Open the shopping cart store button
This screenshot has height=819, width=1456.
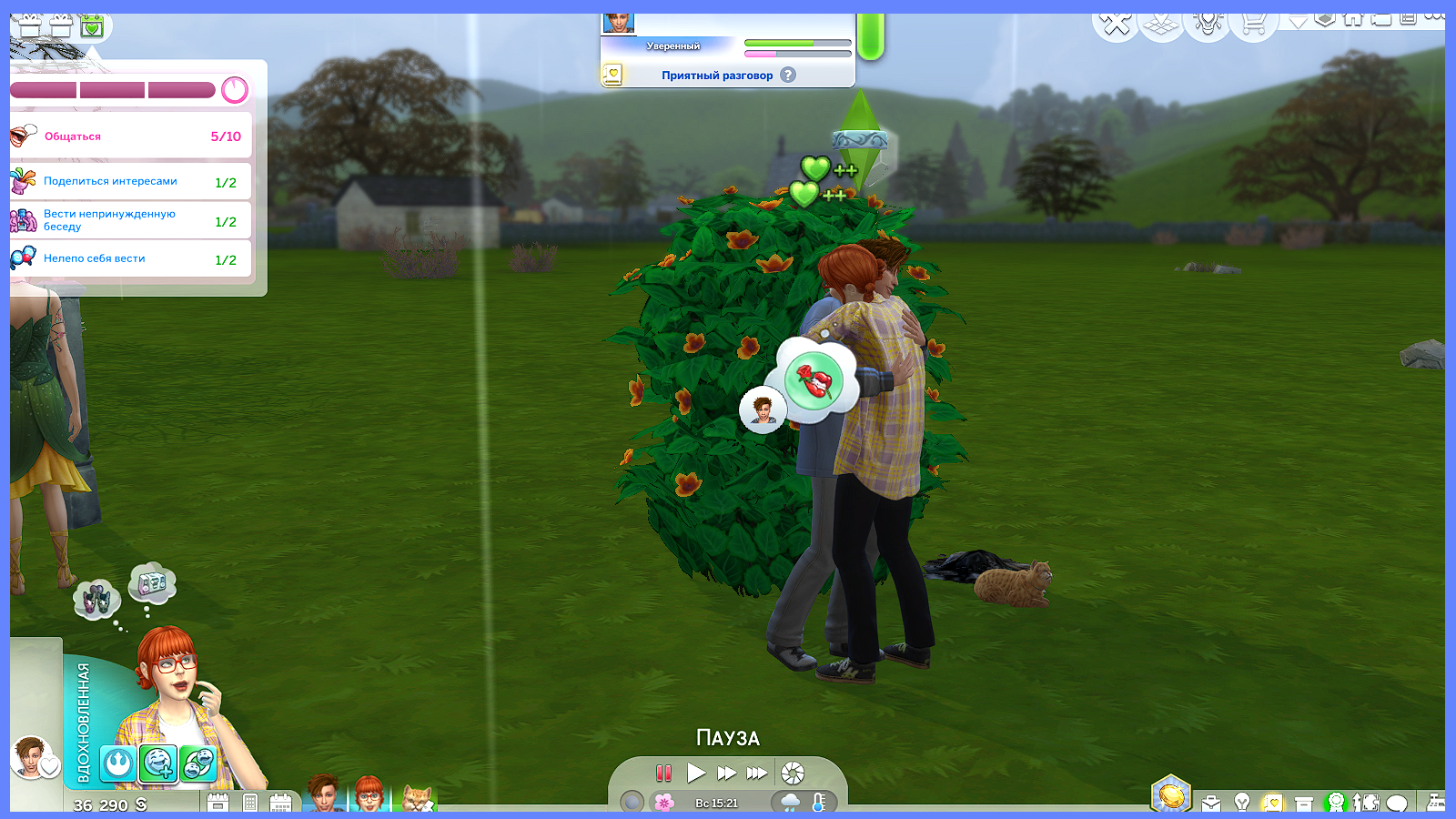point(1254,24)
